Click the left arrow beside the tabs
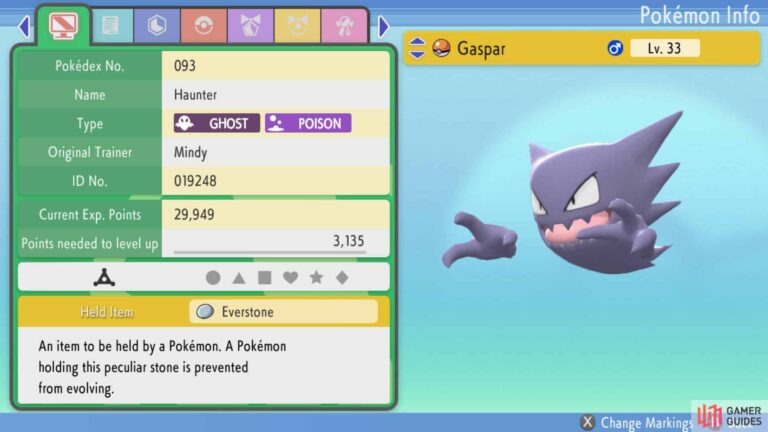This screenshot has width=768, height=432. (x=24, y=27)
